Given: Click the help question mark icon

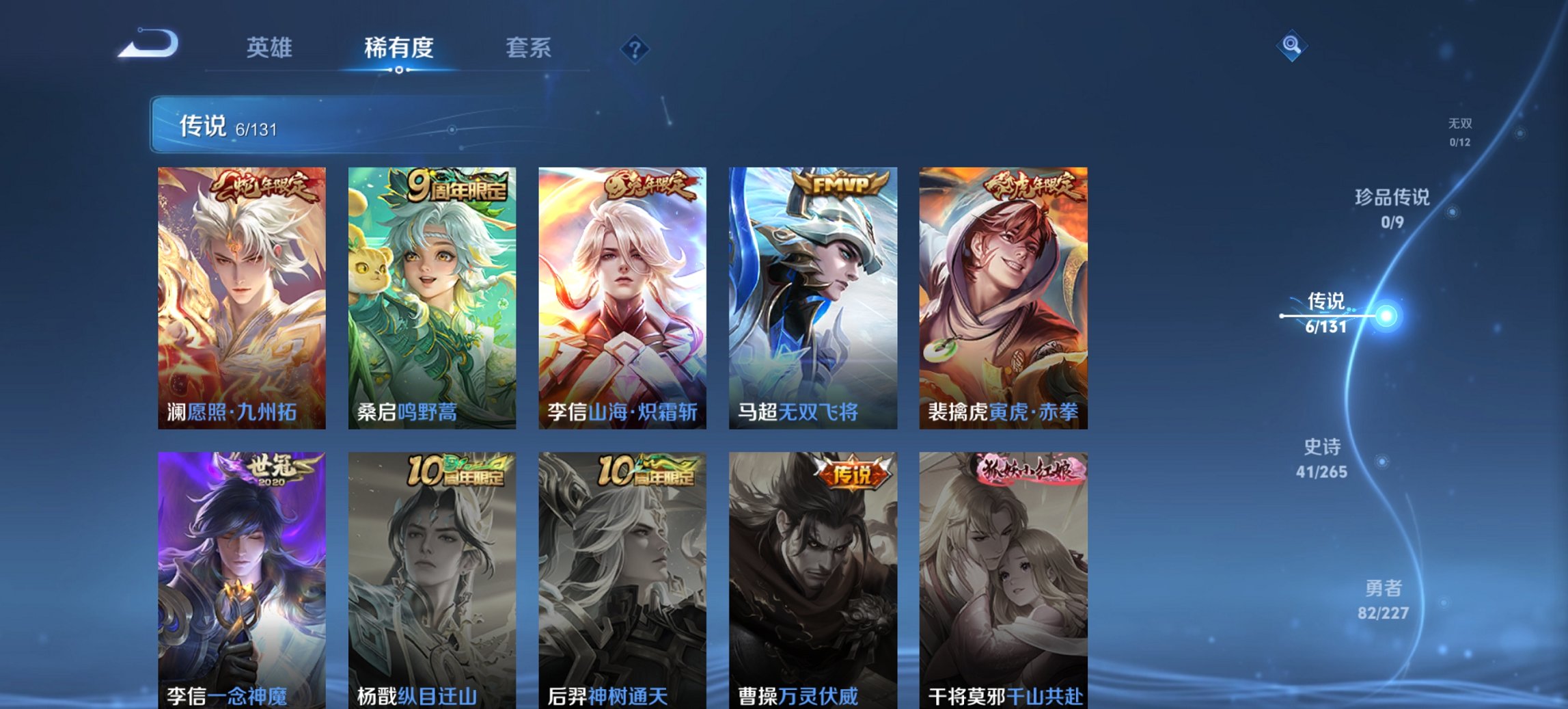Looking at the screenshot, I should 635,49.
